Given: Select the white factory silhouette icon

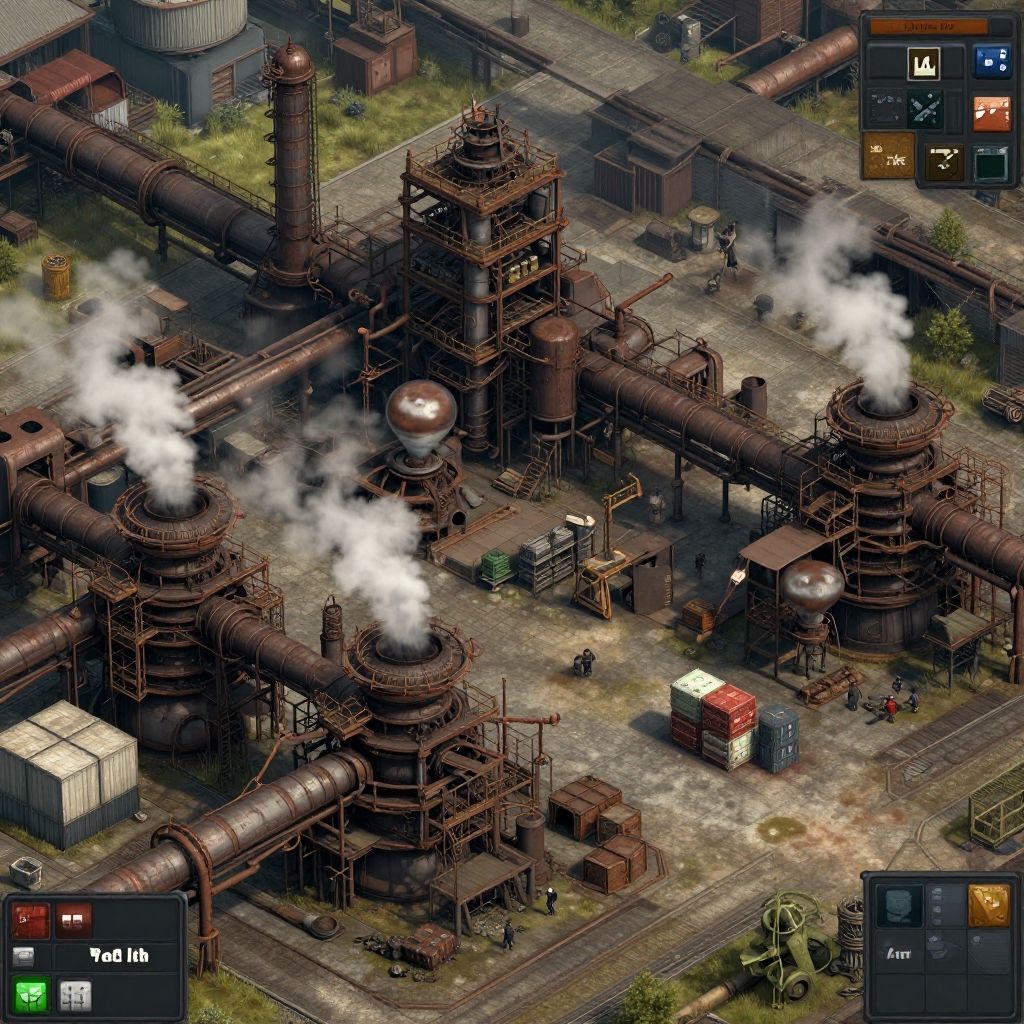Looking at the screenshot, I should [x=923, y=63].
